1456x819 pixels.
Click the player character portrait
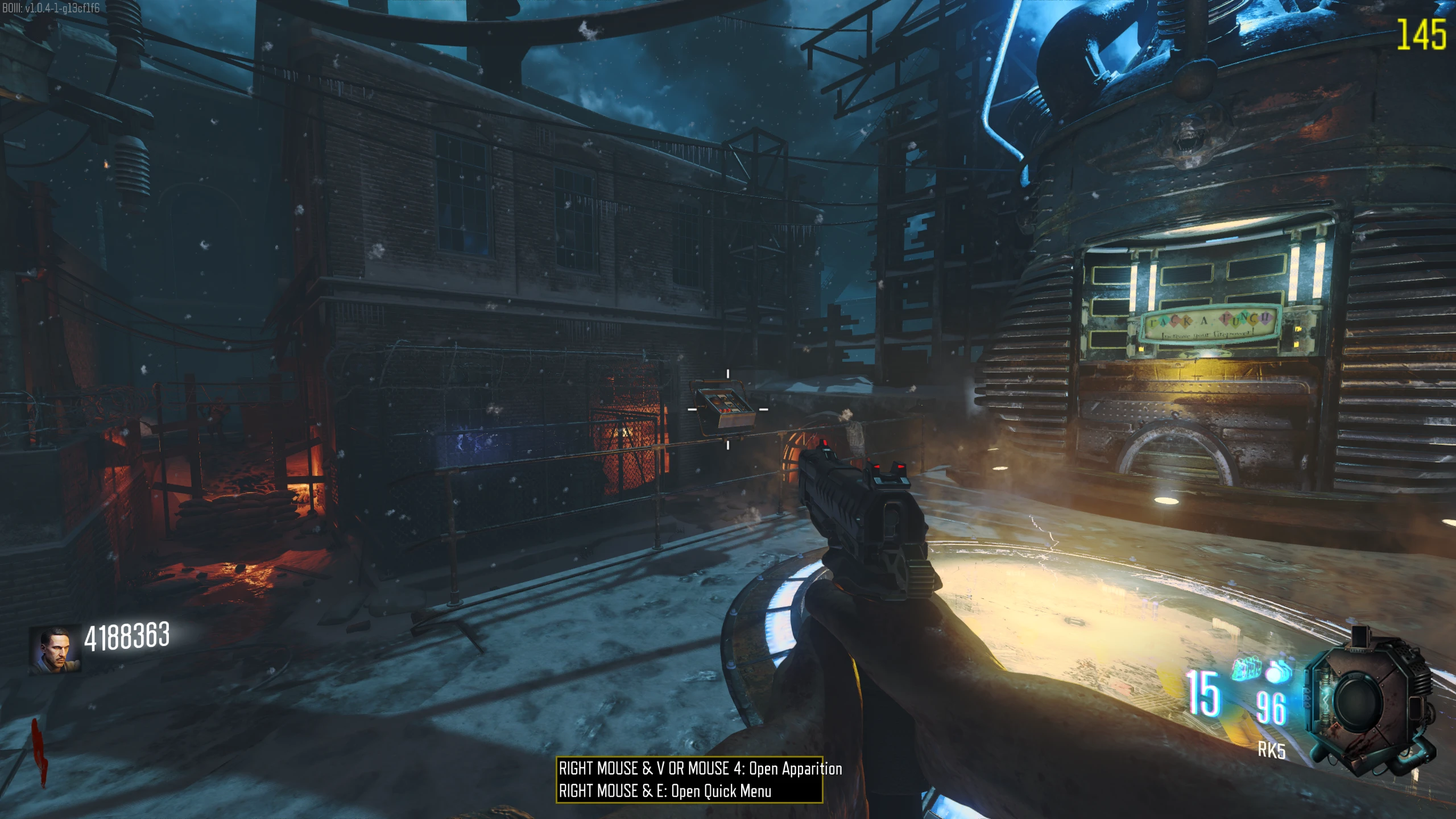[55, 651]
